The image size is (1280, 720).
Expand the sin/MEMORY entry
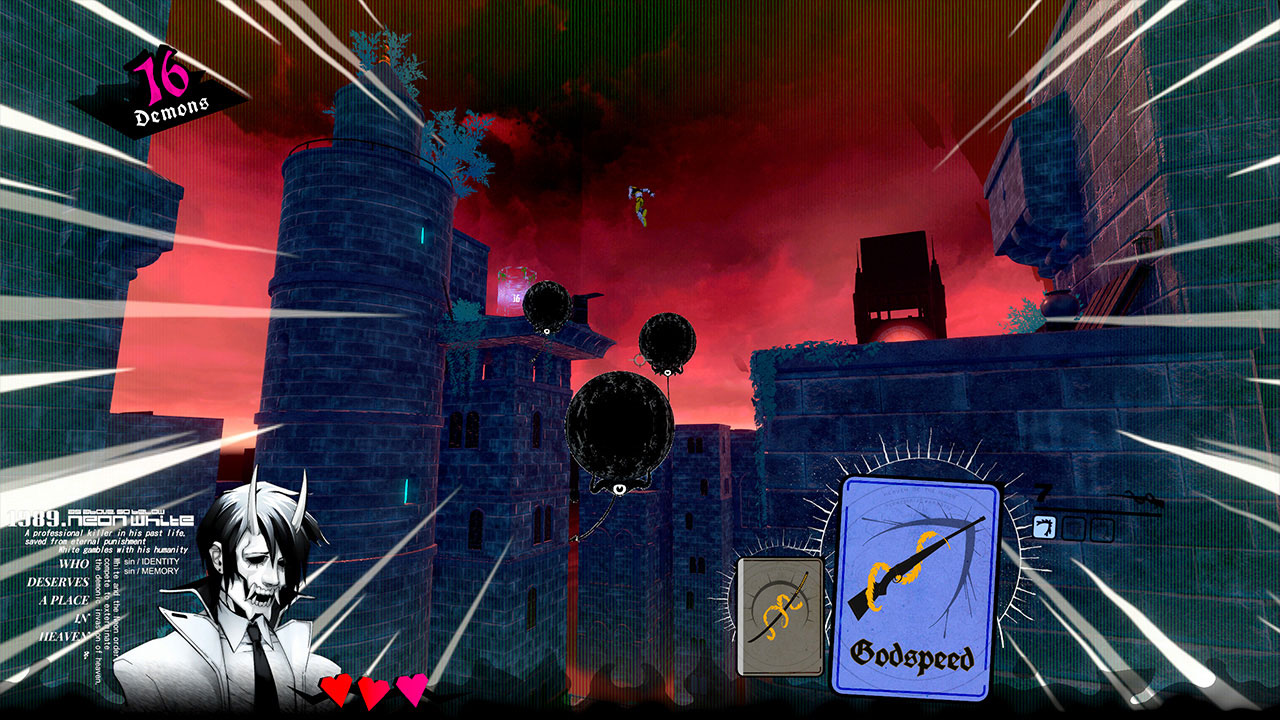pos(150,570)
